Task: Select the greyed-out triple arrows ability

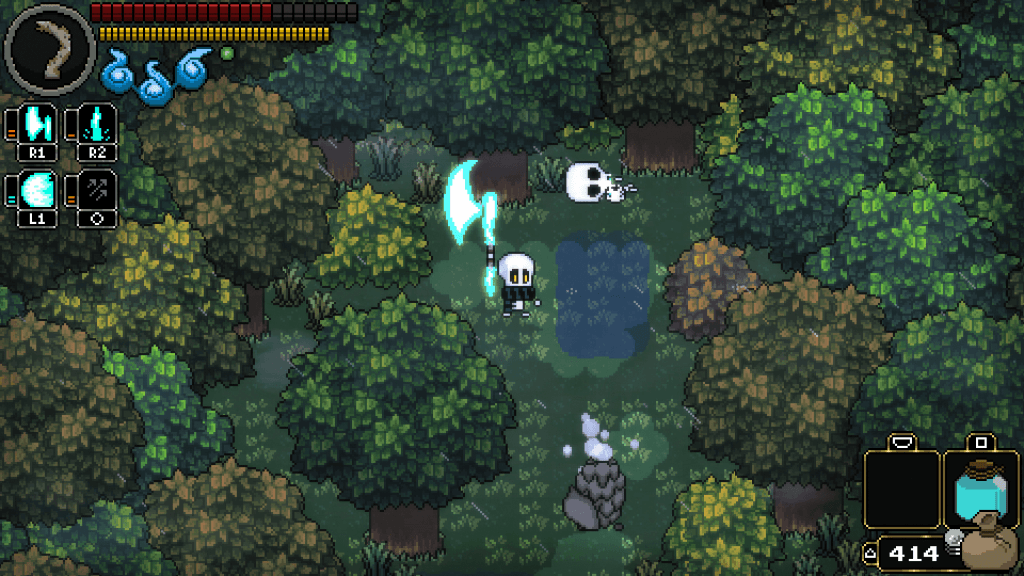Action: coord(98,192)
